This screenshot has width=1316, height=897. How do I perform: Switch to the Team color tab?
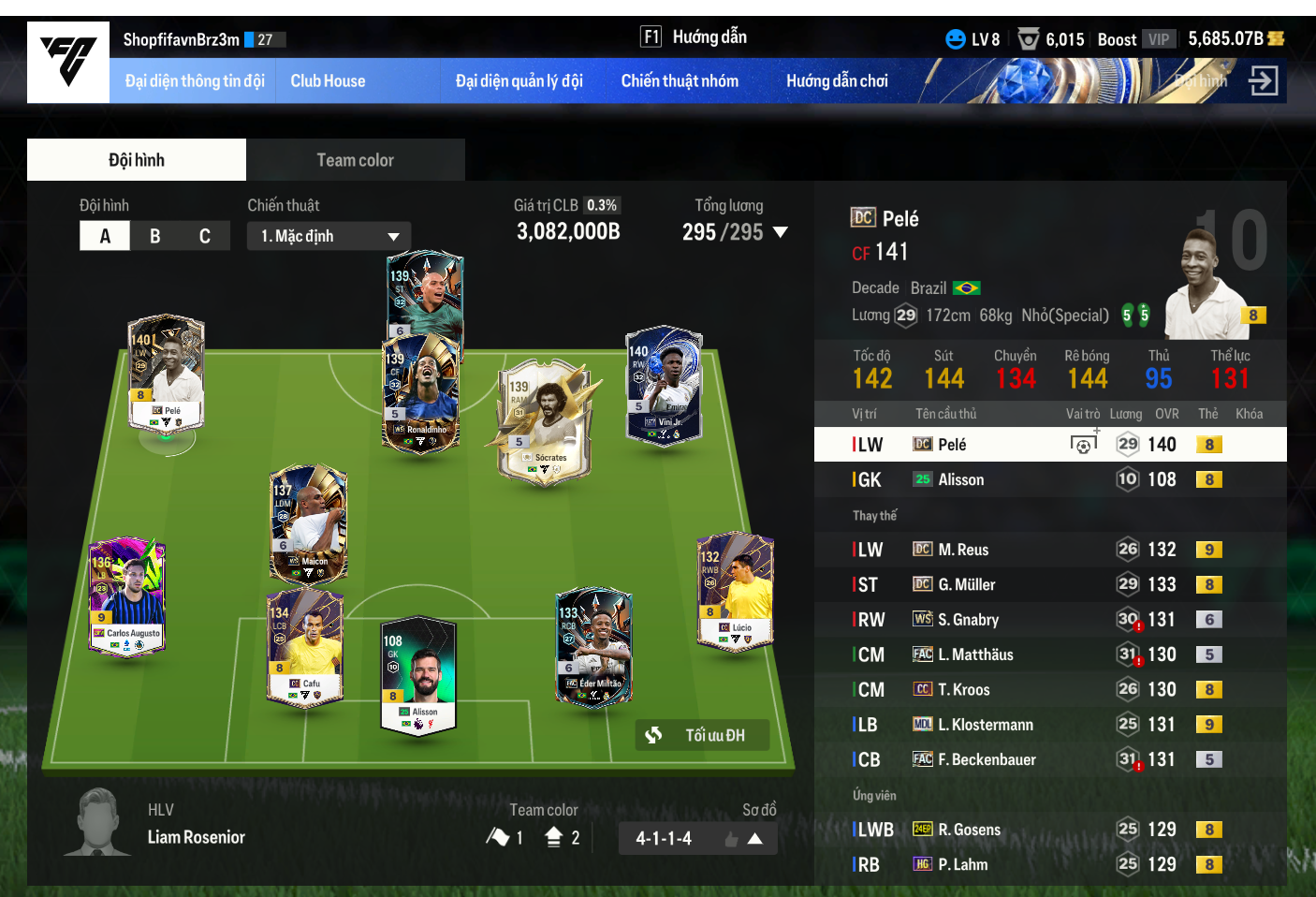point(355,160)
